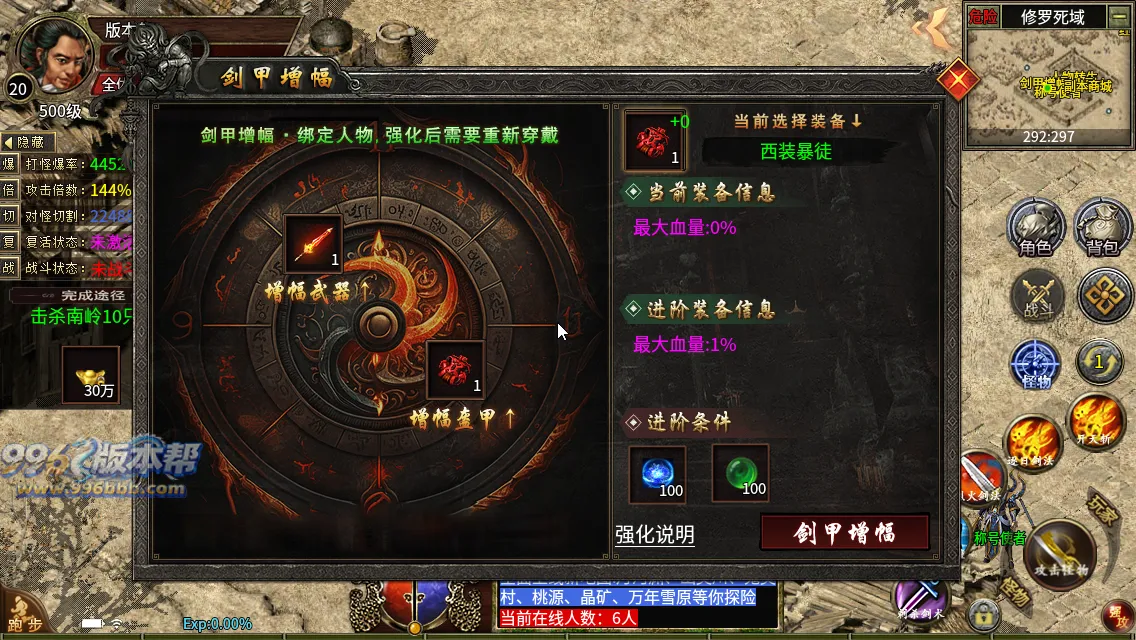Select the weapon slot above 增幅武器
1136x640 pixels.
[x=313, y=245]
